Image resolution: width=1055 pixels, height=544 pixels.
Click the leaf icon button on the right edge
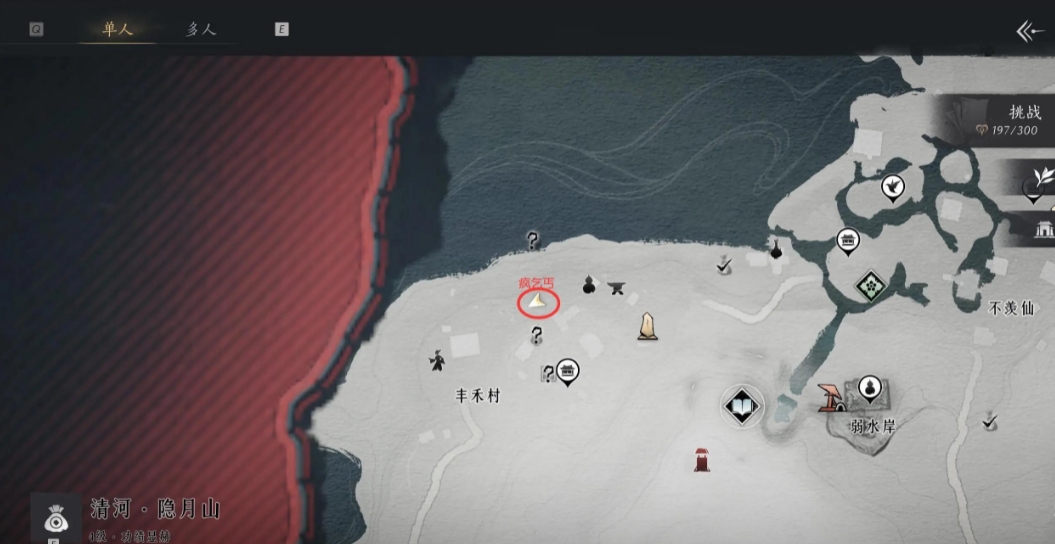tap(1041, 180)
